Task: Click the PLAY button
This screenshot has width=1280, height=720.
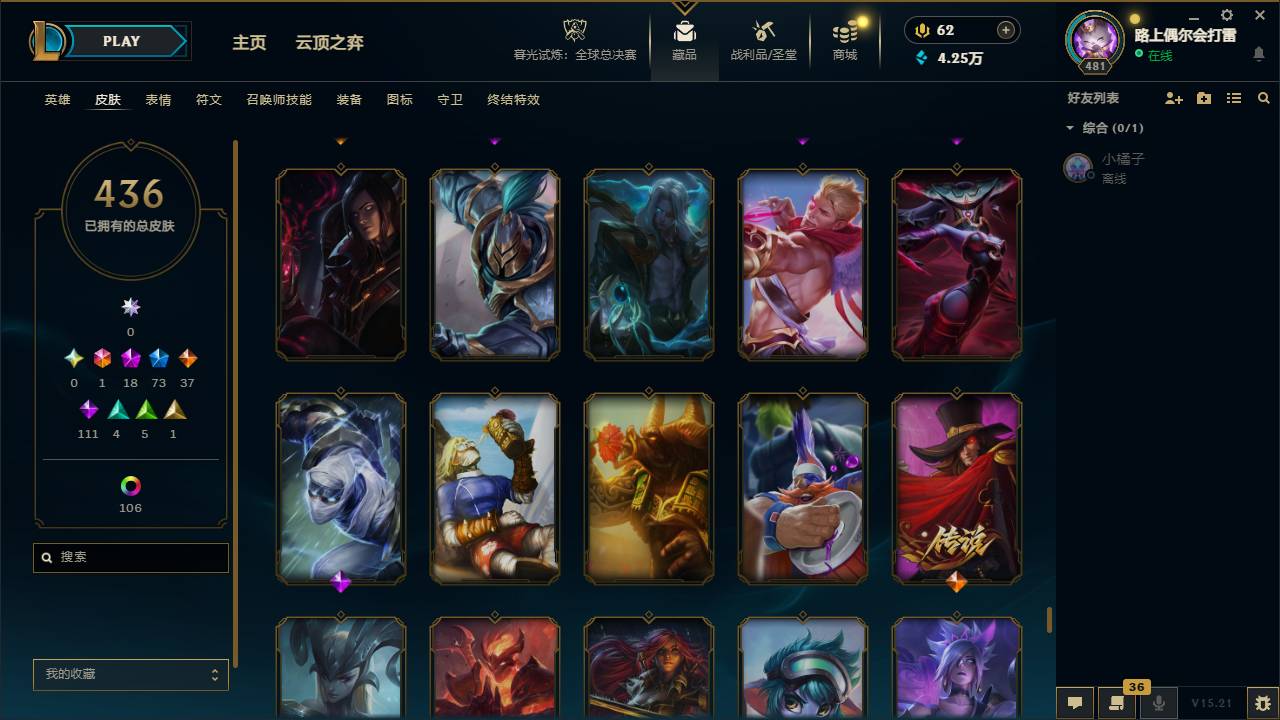Action: 121,41
